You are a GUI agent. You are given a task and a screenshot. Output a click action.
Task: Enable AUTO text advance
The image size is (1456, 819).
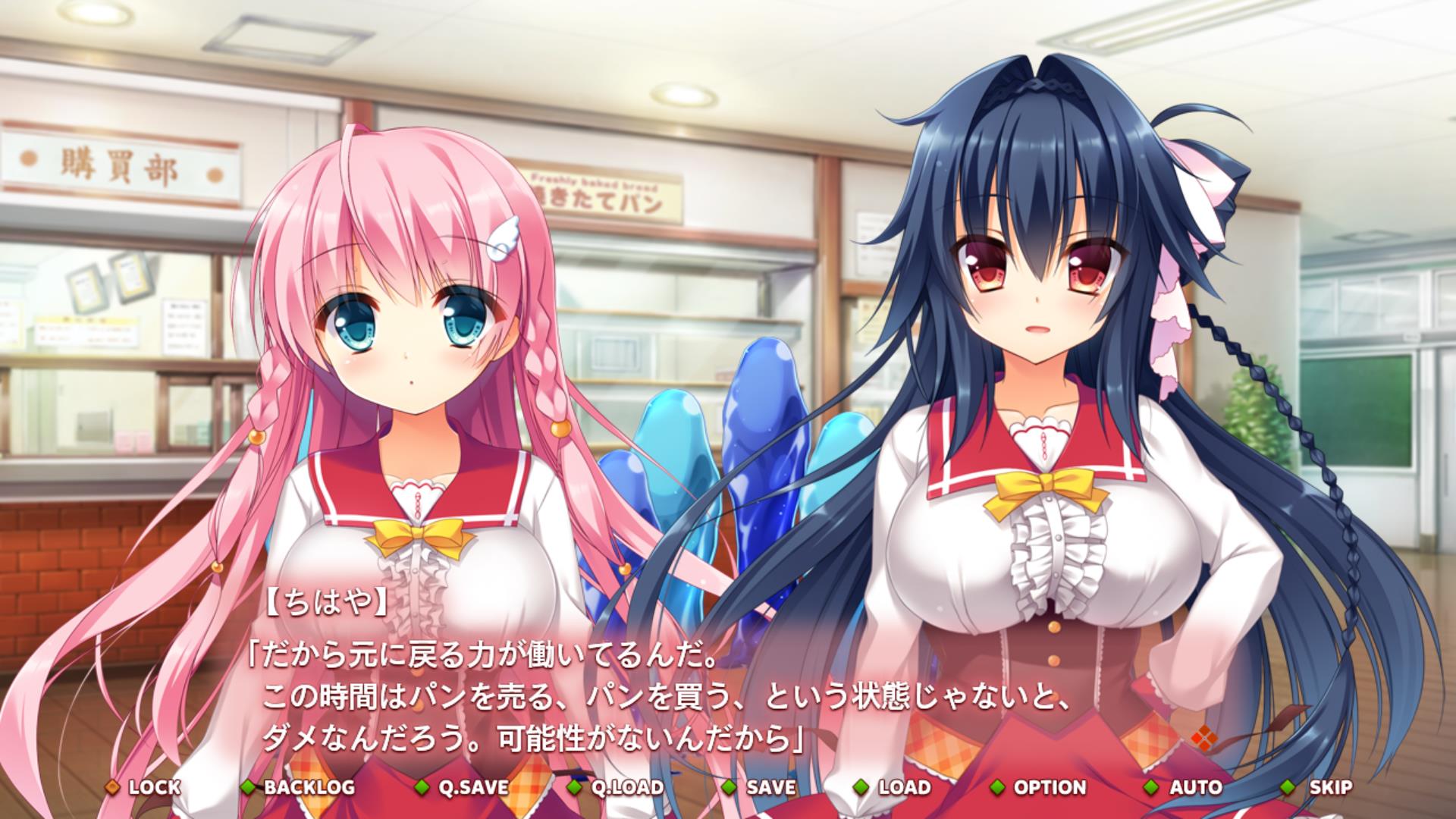point(1186,787)
